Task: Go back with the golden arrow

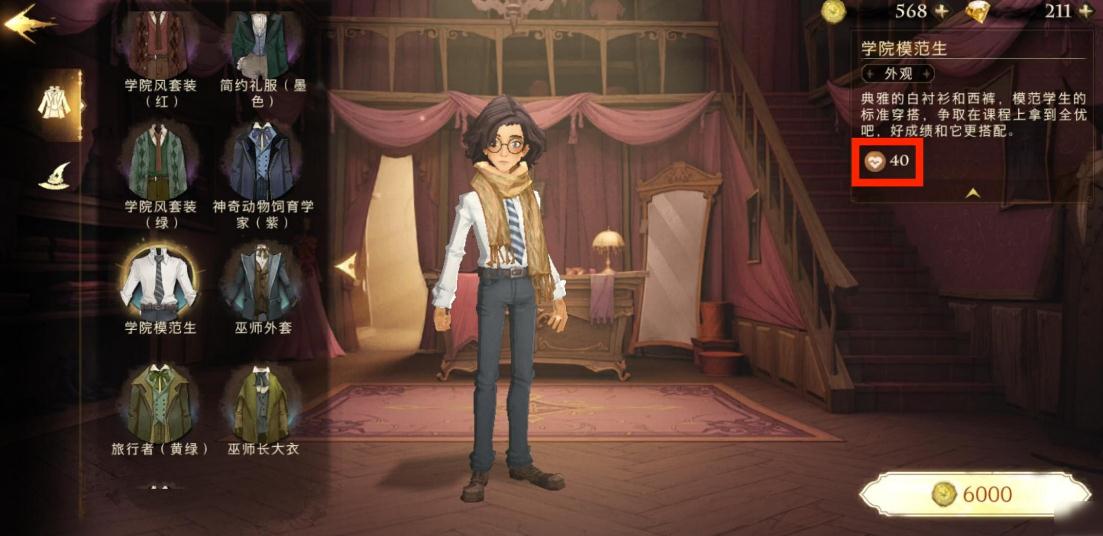Action: [28, 24]
